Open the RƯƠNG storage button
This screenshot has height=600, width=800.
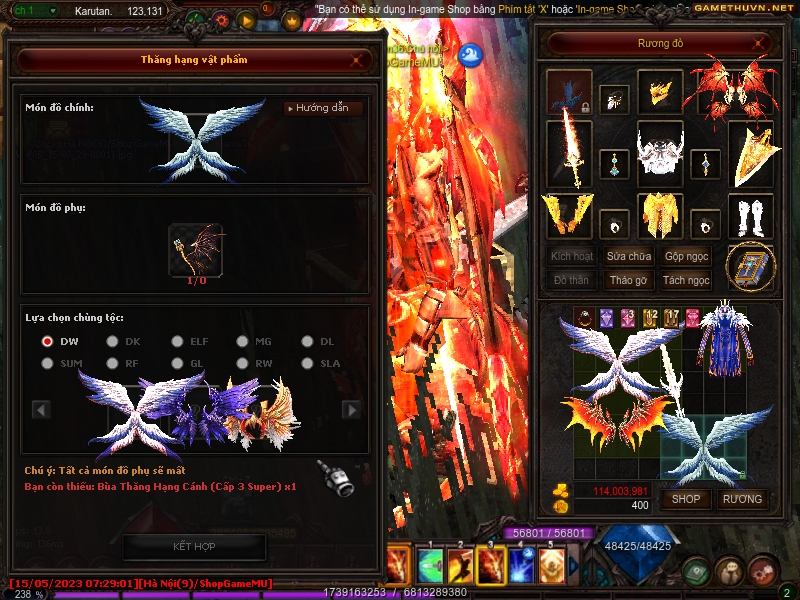tap(742, 499)
